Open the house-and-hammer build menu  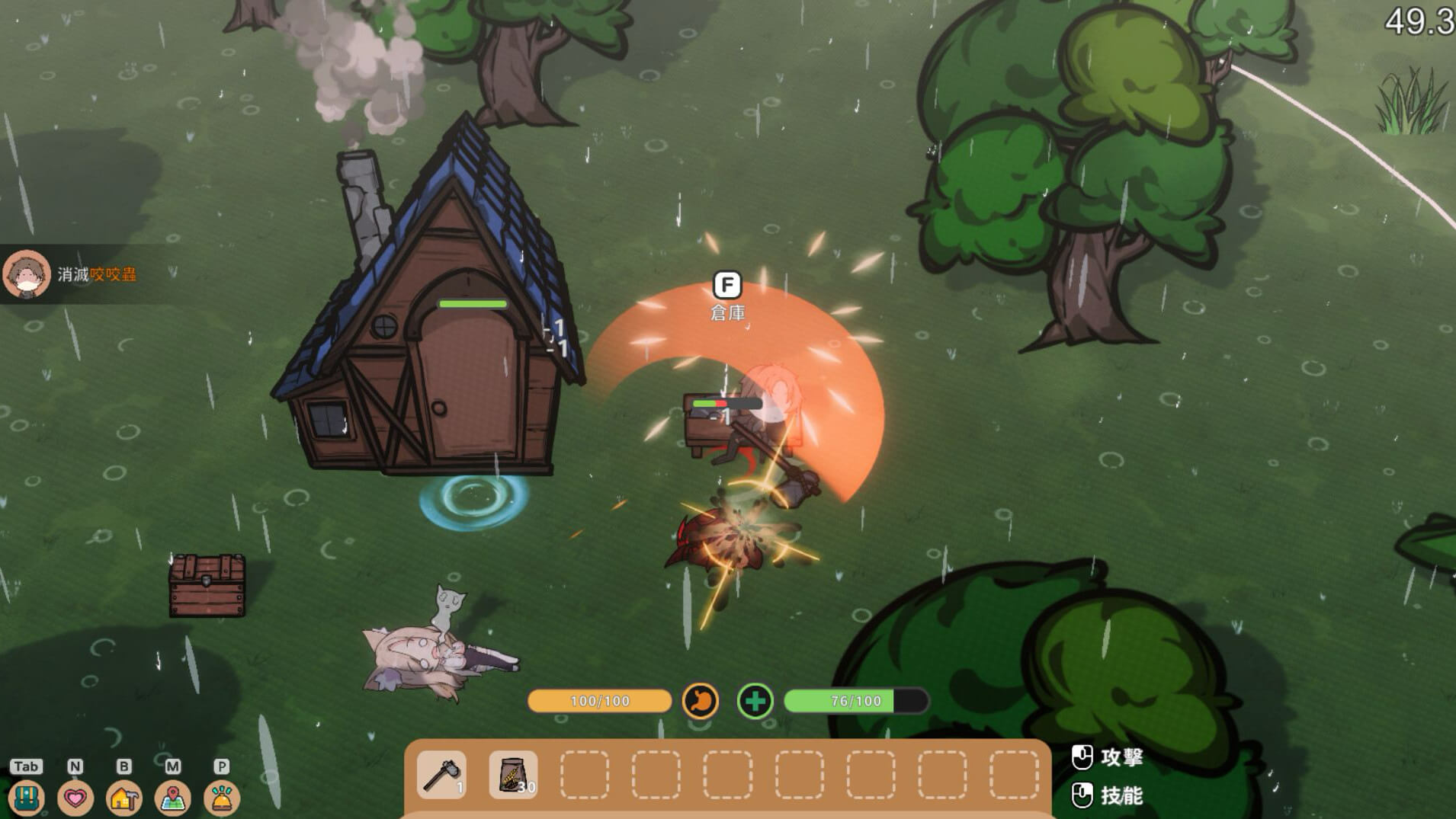coord(124,798)
